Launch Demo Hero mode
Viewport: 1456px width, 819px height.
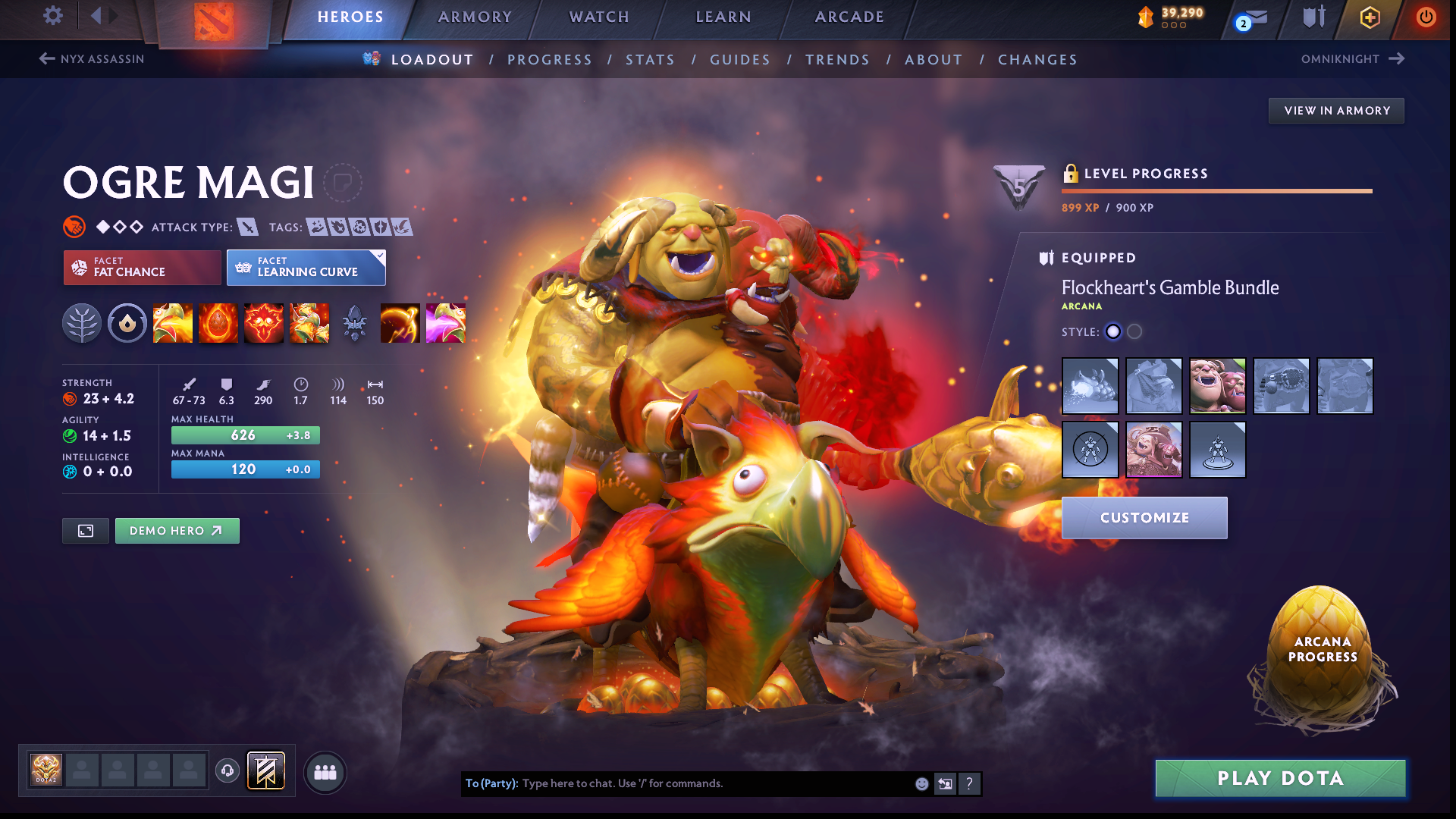(x=177, y=531)
